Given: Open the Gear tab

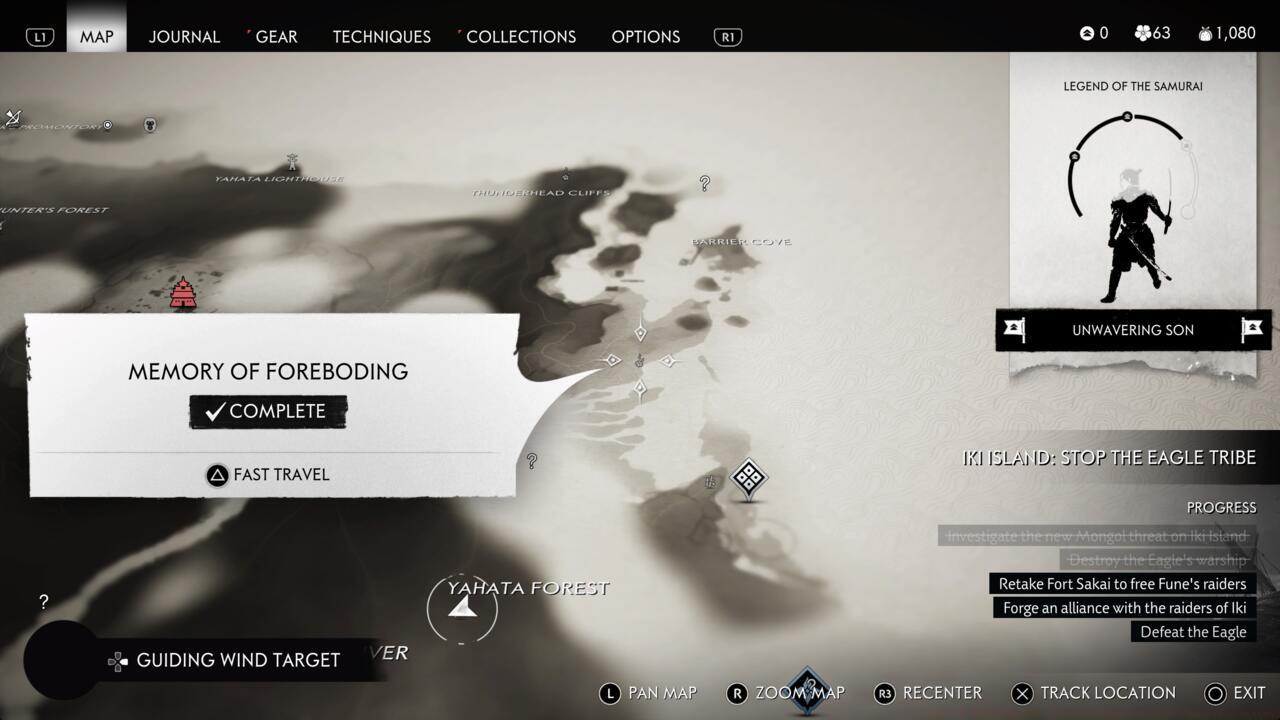Looking at the screenshot, I should pyautogui.click(x=276, y=36).
